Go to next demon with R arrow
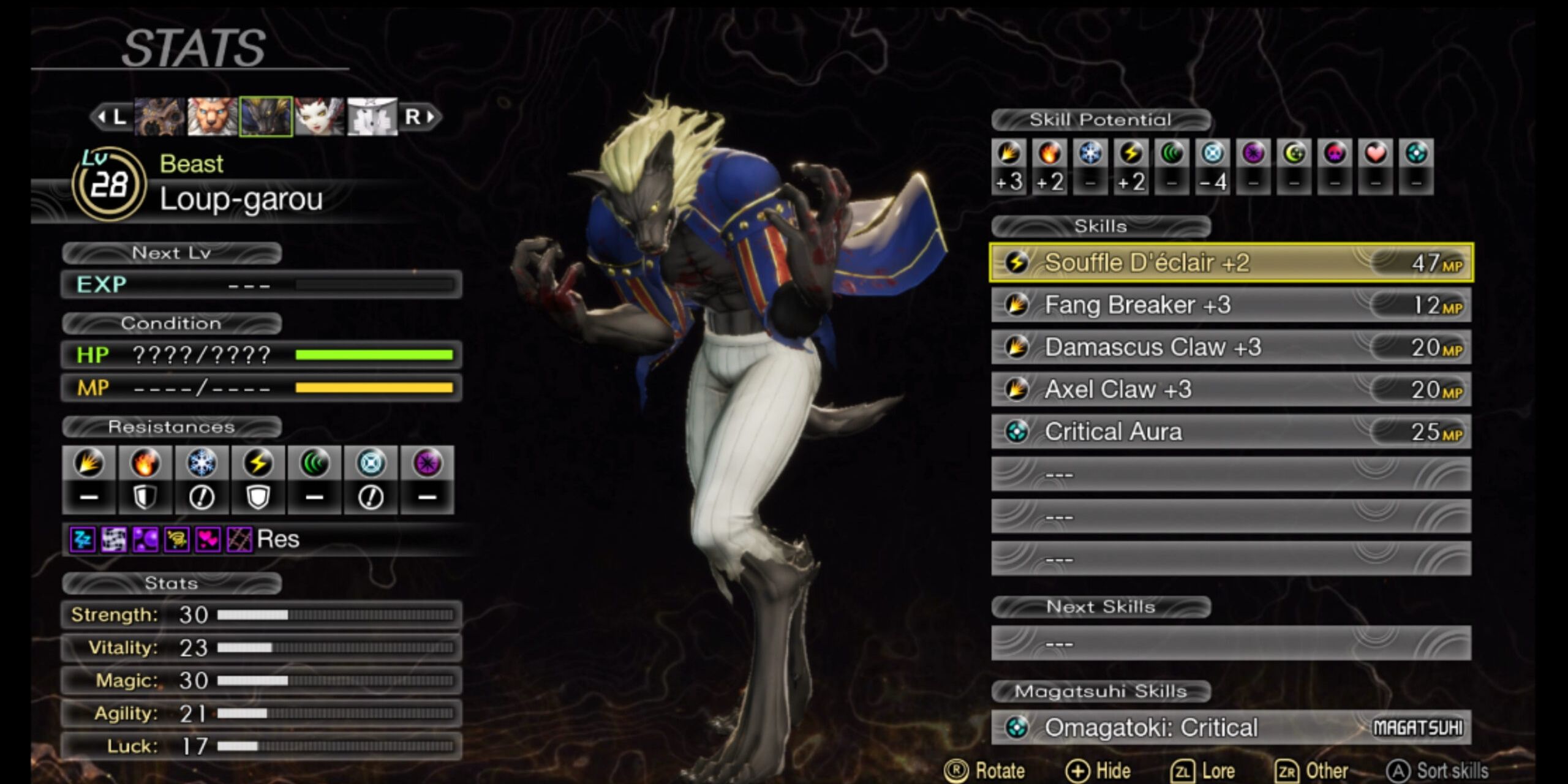 coord(421,116)
